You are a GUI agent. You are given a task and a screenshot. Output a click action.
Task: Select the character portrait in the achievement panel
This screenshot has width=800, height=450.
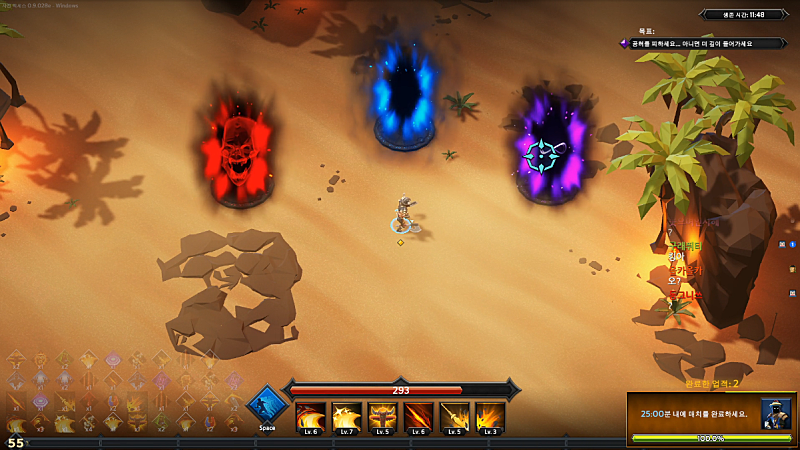click(x=775, y=413)
